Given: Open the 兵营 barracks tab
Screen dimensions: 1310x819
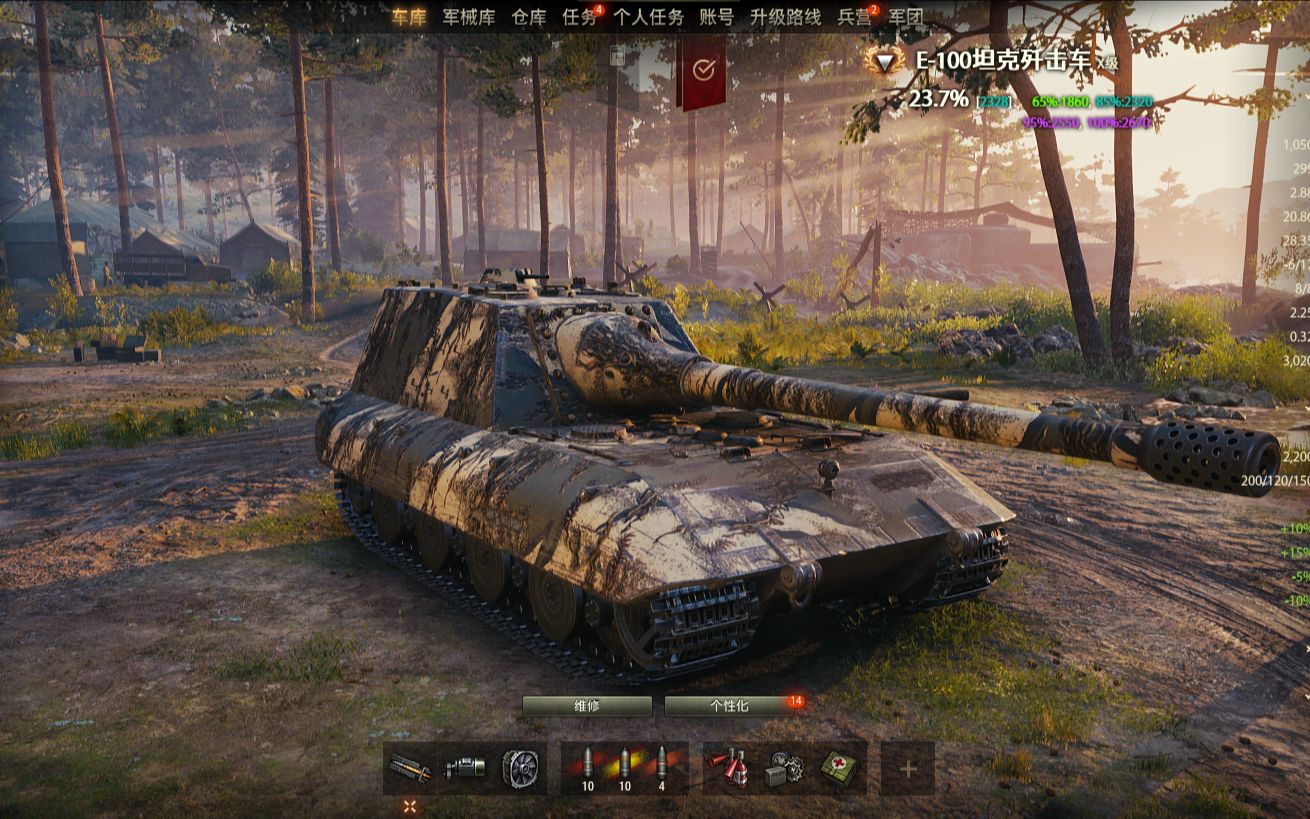Looking at the screenshot, I should point(854,17).
